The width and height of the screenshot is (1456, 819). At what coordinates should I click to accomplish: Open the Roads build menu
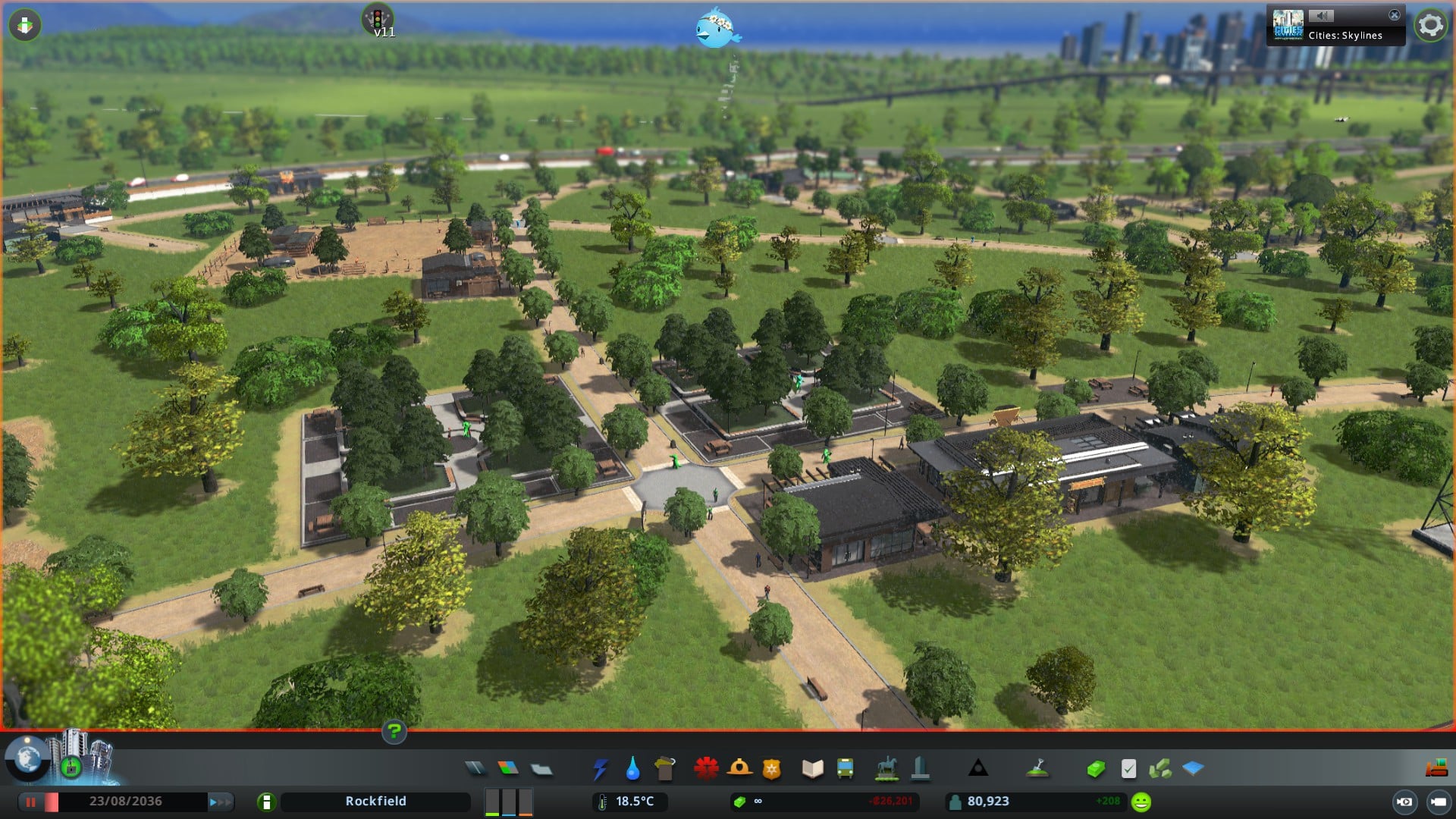(x=475, y=769)
